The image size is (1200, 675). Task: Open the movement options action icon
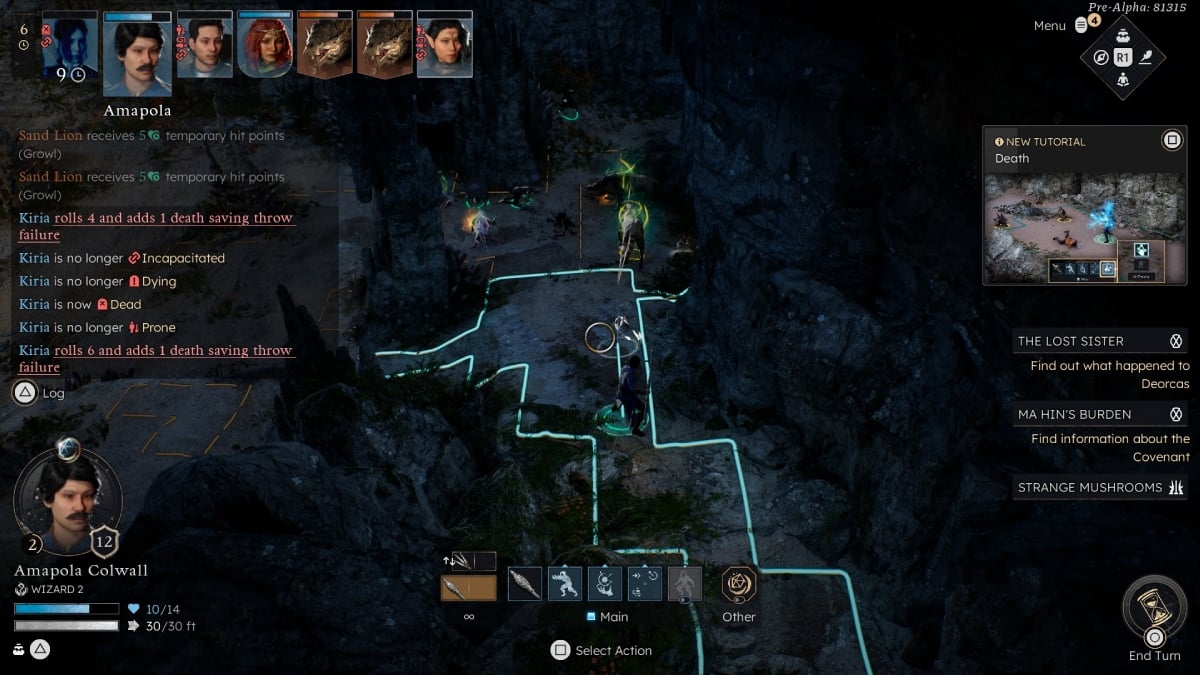point(645,583)
